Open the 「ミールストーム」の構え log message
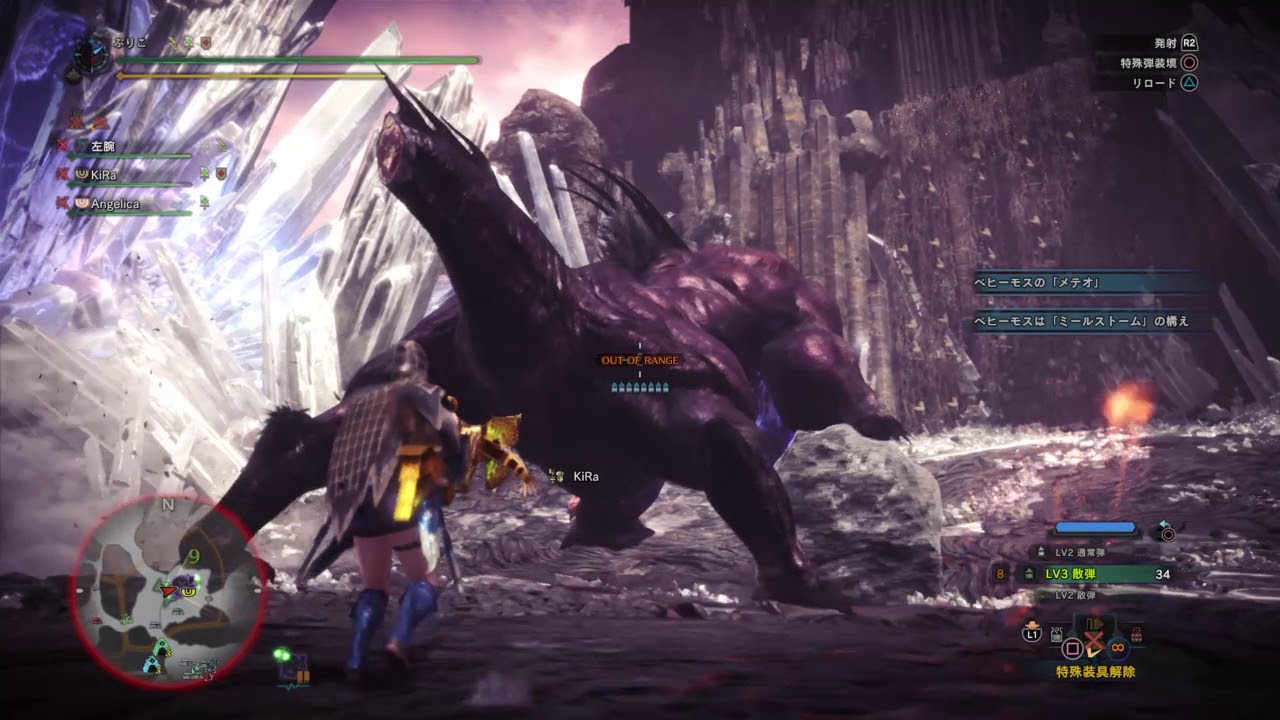The height and width of the screenshot is (720, 1280). [1080, 322]
